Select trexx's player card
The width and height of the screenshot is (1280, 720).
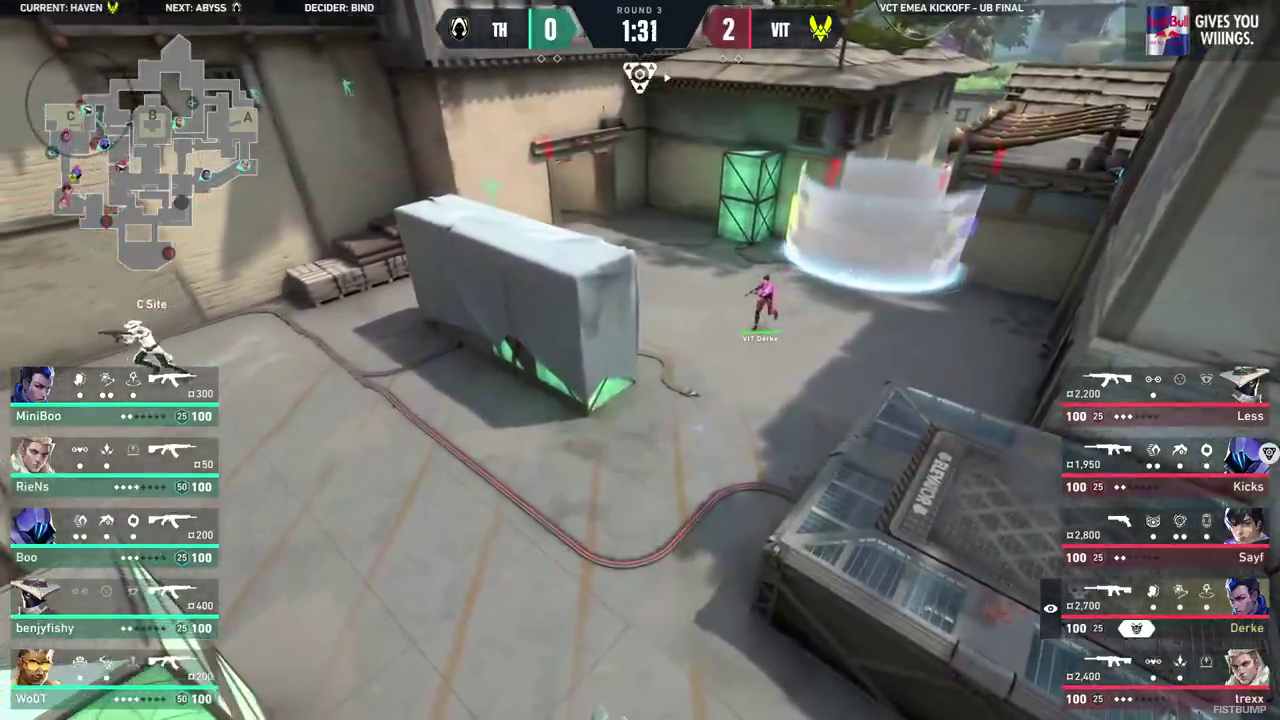tap(1166, 680)
